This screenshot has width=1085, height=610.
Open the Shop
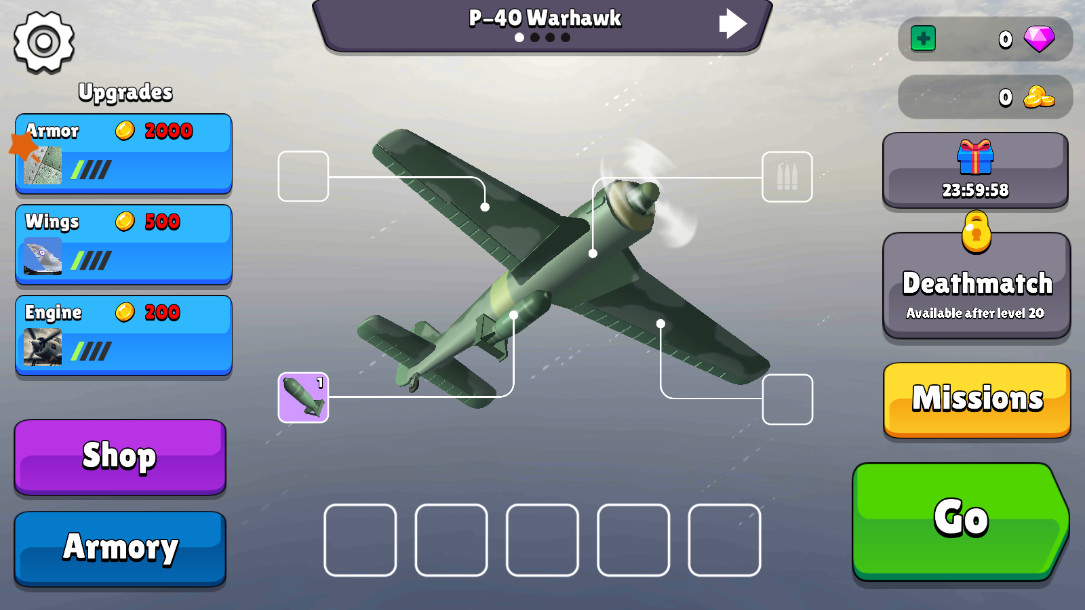coord(120,456)
